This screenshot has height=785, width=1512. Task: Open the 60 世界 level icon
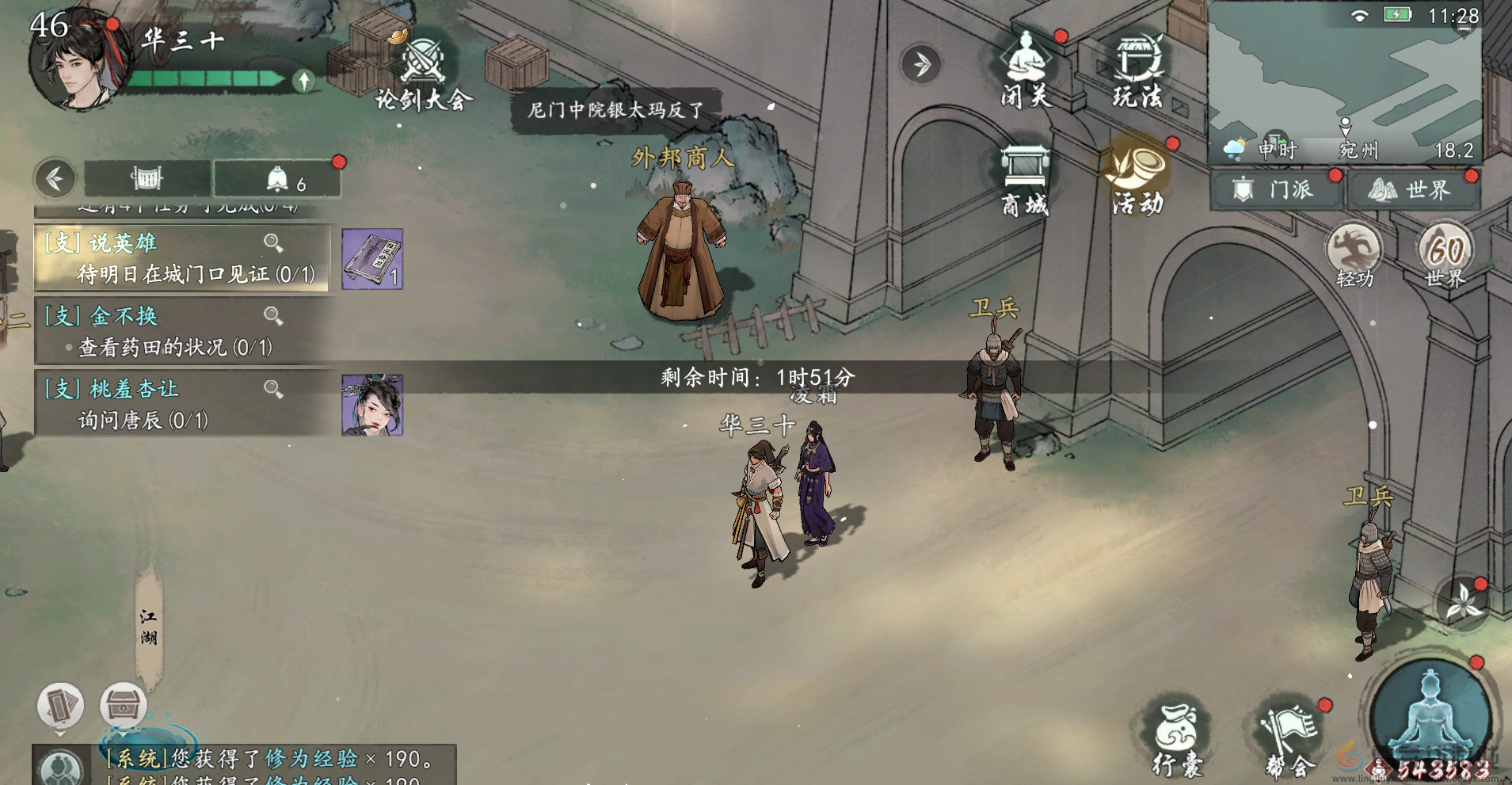point(1445,255)
